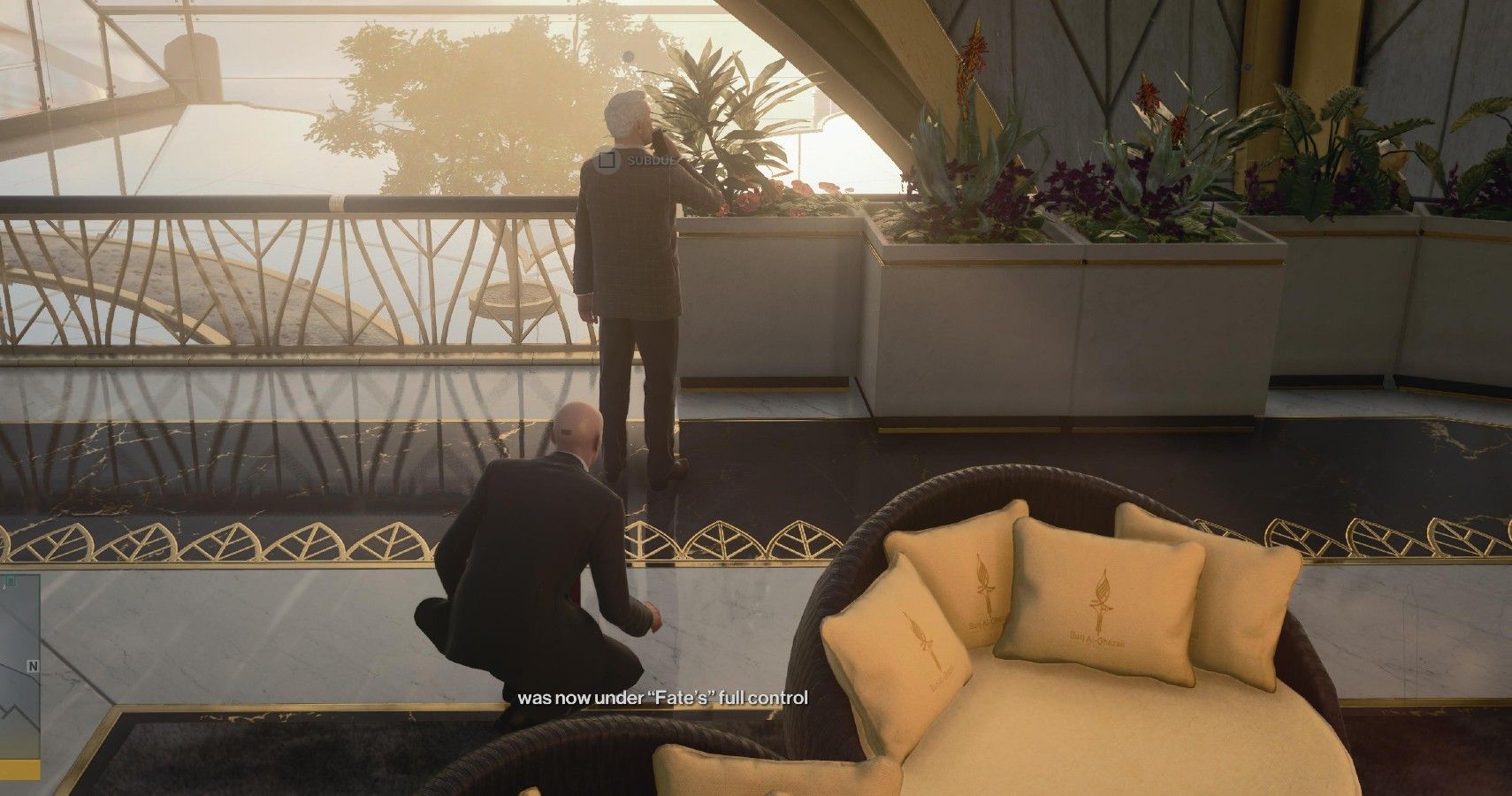Click the green objective marker on minimap

click(x=11, y=581)
